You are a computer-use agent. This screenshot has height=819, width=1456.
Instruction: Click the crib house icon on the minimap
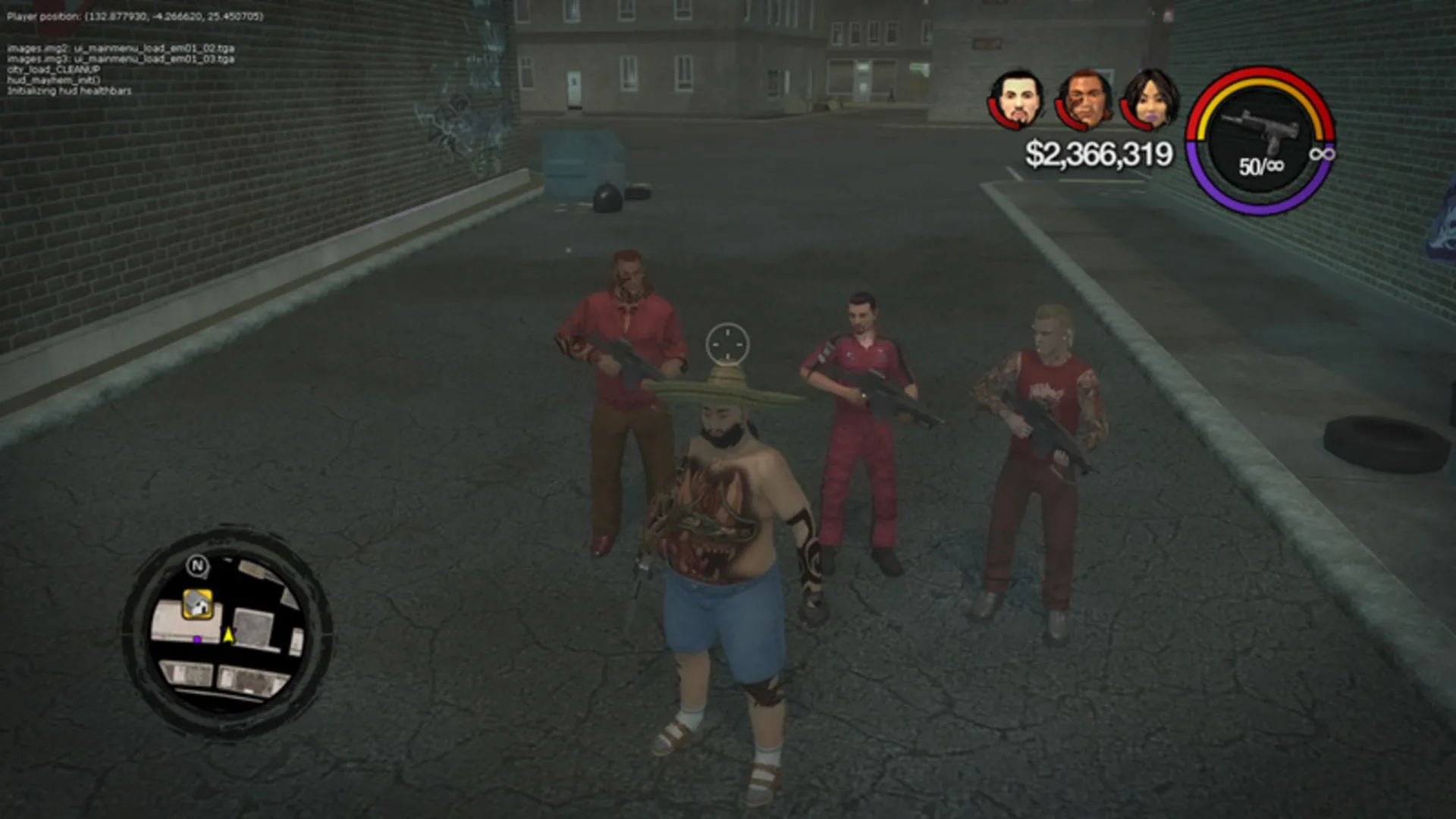[199, 605]
